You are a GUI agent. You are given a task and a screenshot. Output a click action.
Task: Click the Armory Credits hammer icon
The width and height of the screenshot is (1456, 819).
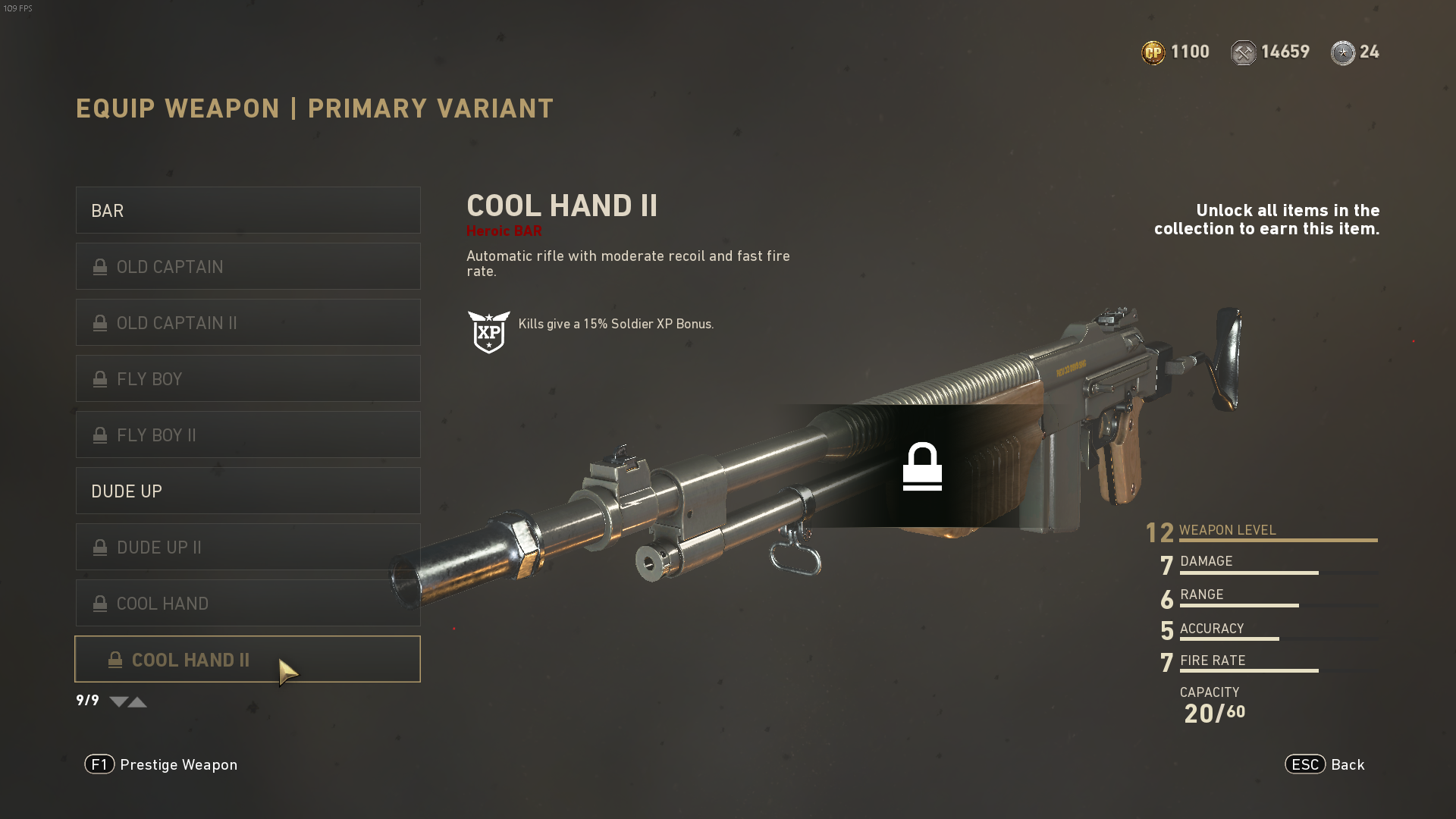1244,52
